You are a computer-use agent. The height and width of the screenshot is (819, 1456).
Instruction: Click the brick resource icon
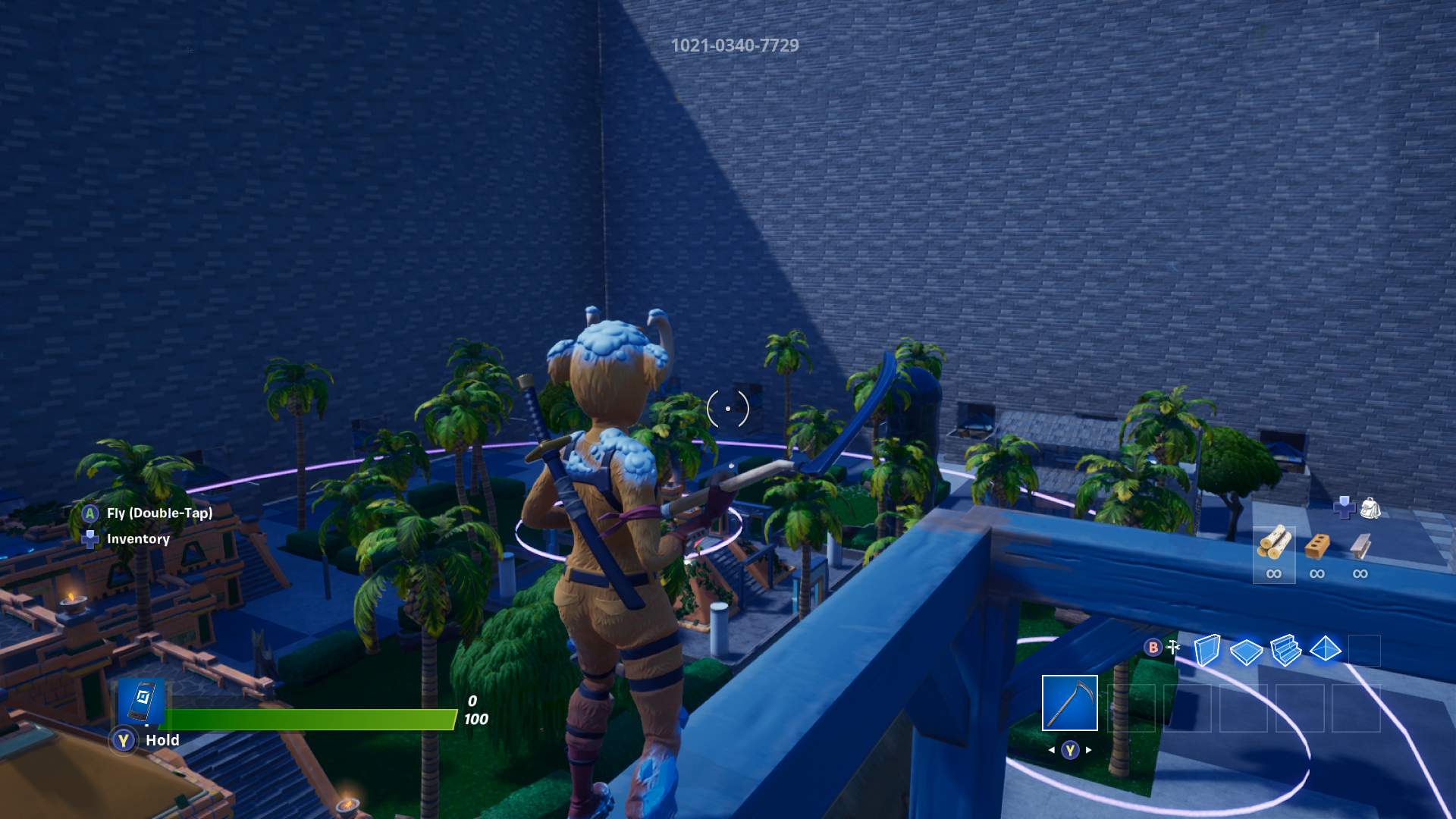(1317, 544)
